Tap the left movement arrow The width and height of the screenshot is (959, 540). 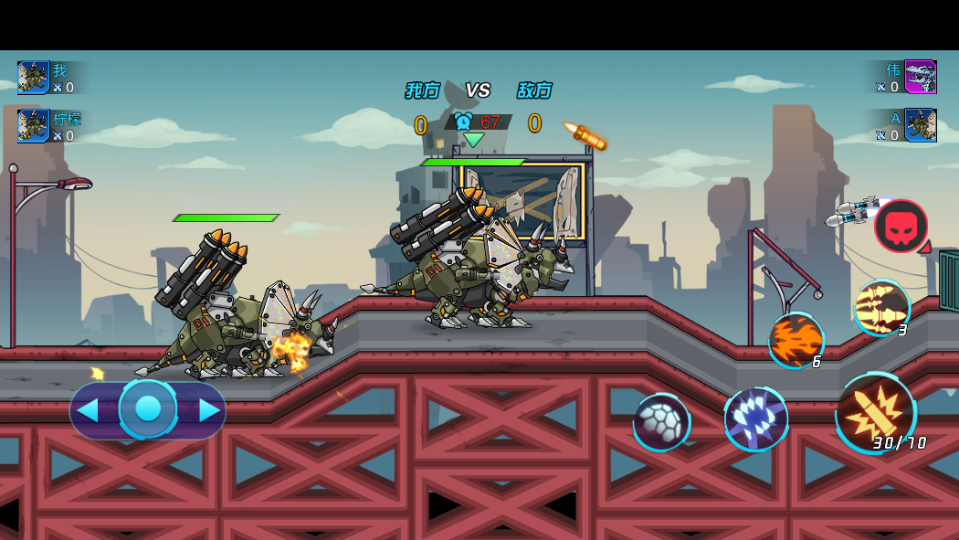click(88, 410)
